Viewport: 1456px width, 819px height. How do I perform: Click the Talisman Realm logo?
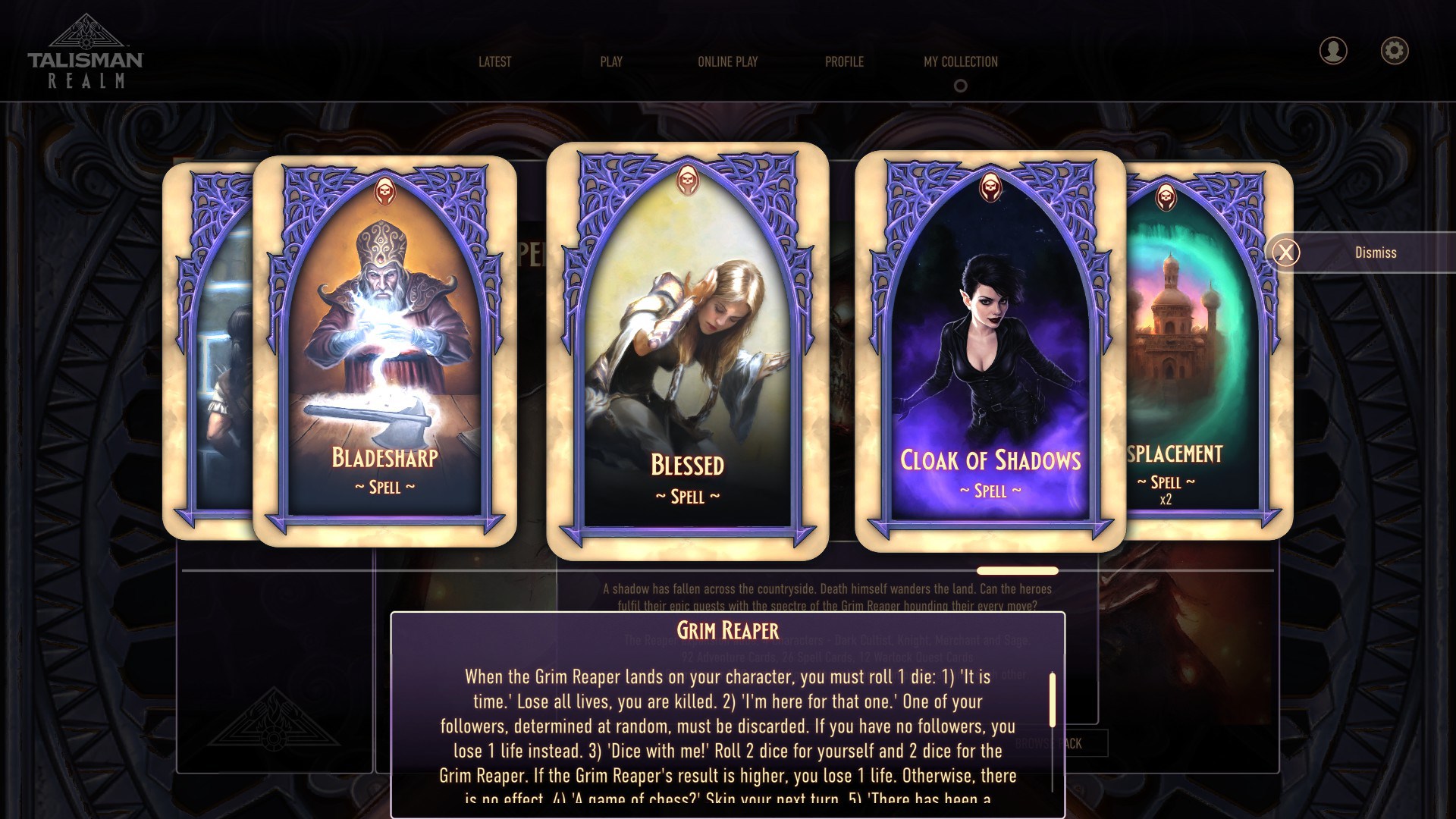(x=86, y=49)
